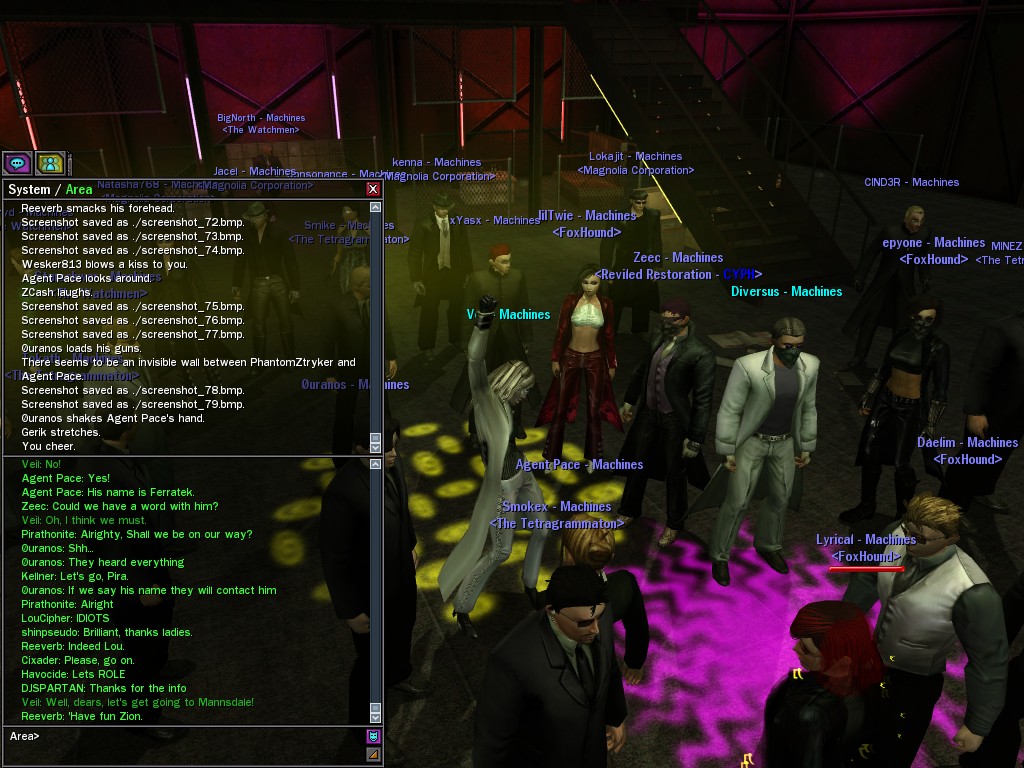Click the orange triangle chat resize button
The image size is (1024, 768).
[374, 754]
